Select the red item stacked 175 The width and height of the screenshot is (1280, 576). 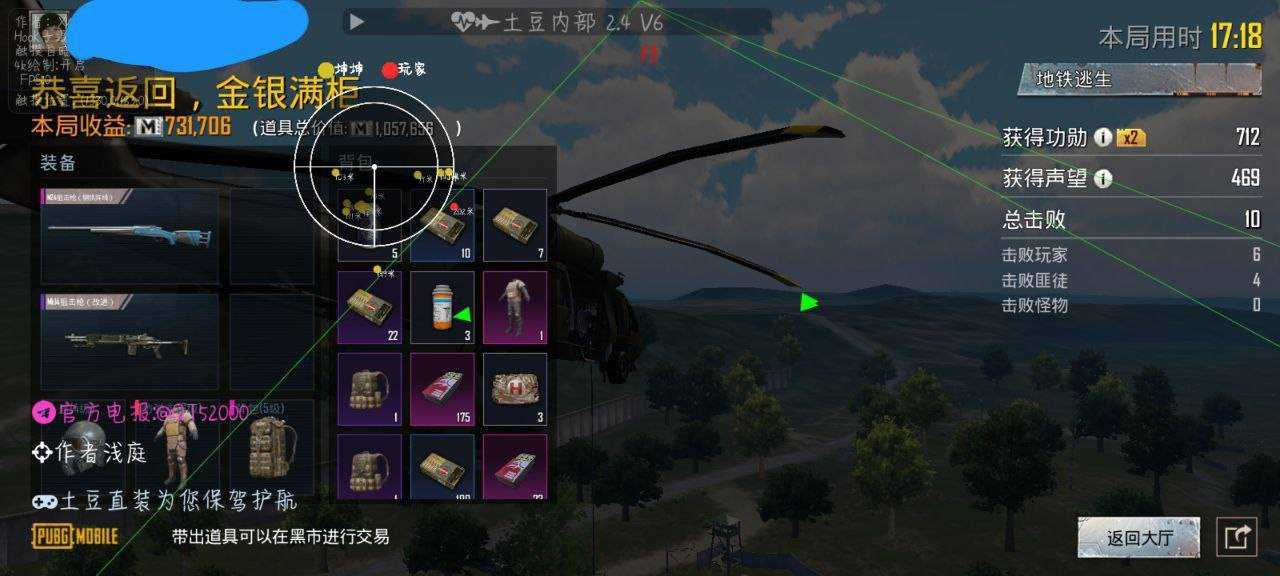point(442,388)
